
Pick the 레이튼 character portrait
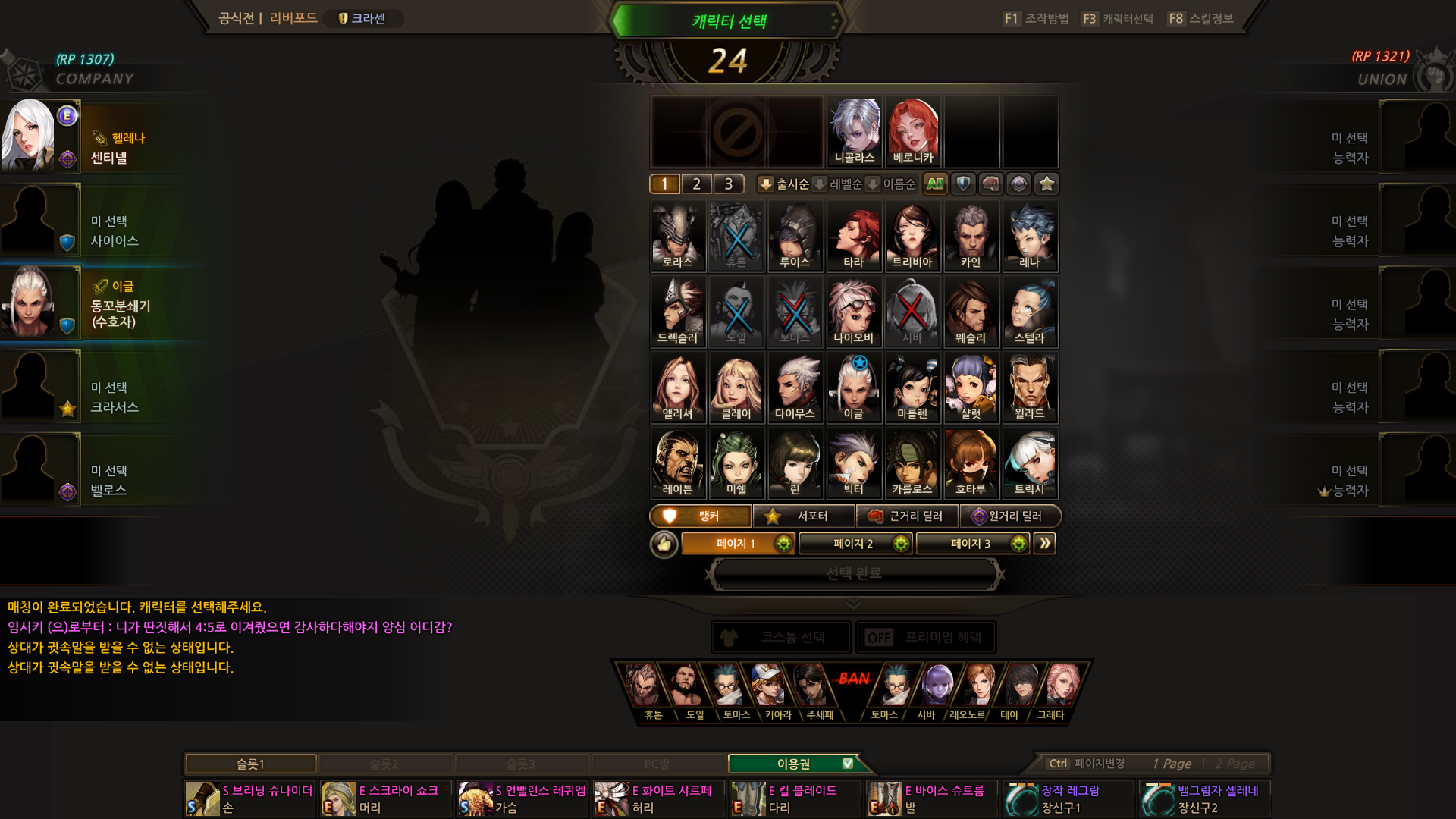[x=678, y=463]
